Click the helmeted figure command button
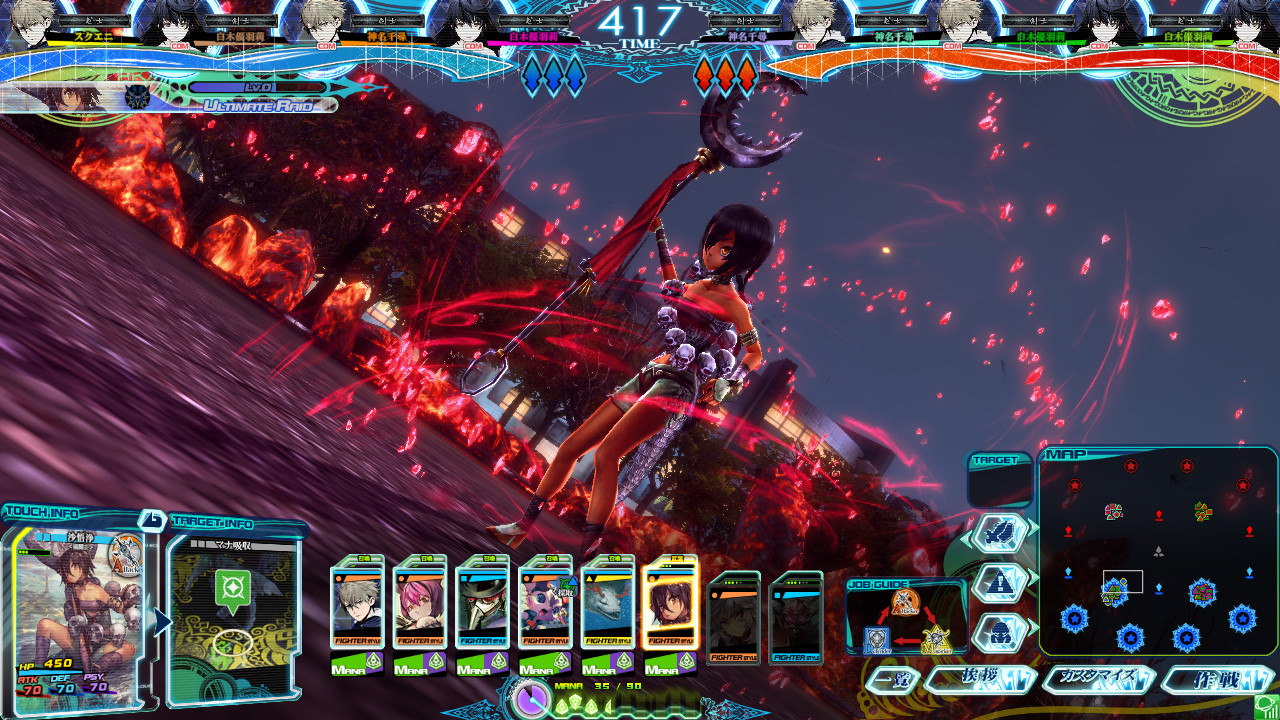The image size is (1280, 720). coord(999,630)
